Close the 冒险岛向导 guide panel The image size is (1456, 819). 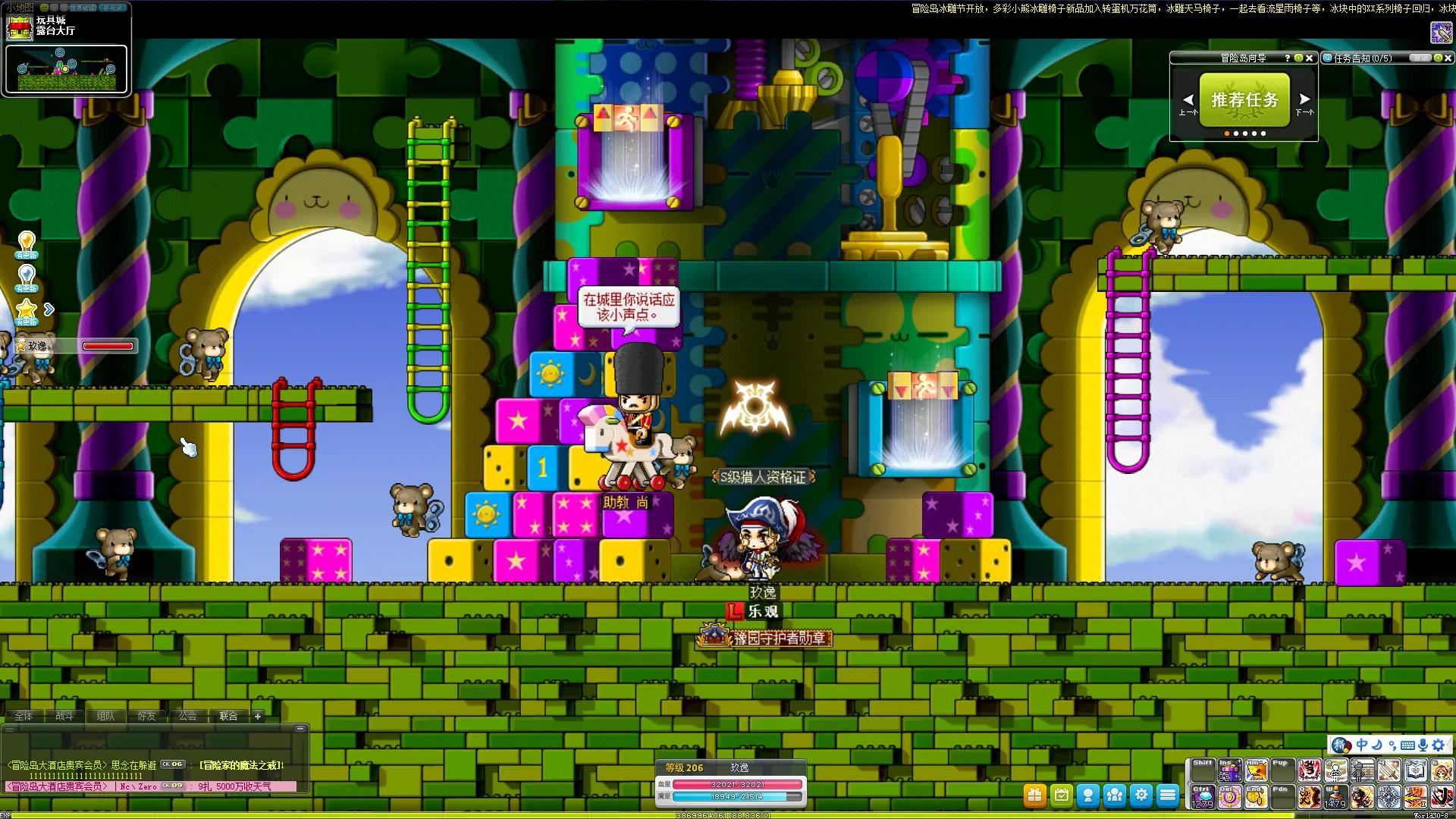[x=1309, y=58]
